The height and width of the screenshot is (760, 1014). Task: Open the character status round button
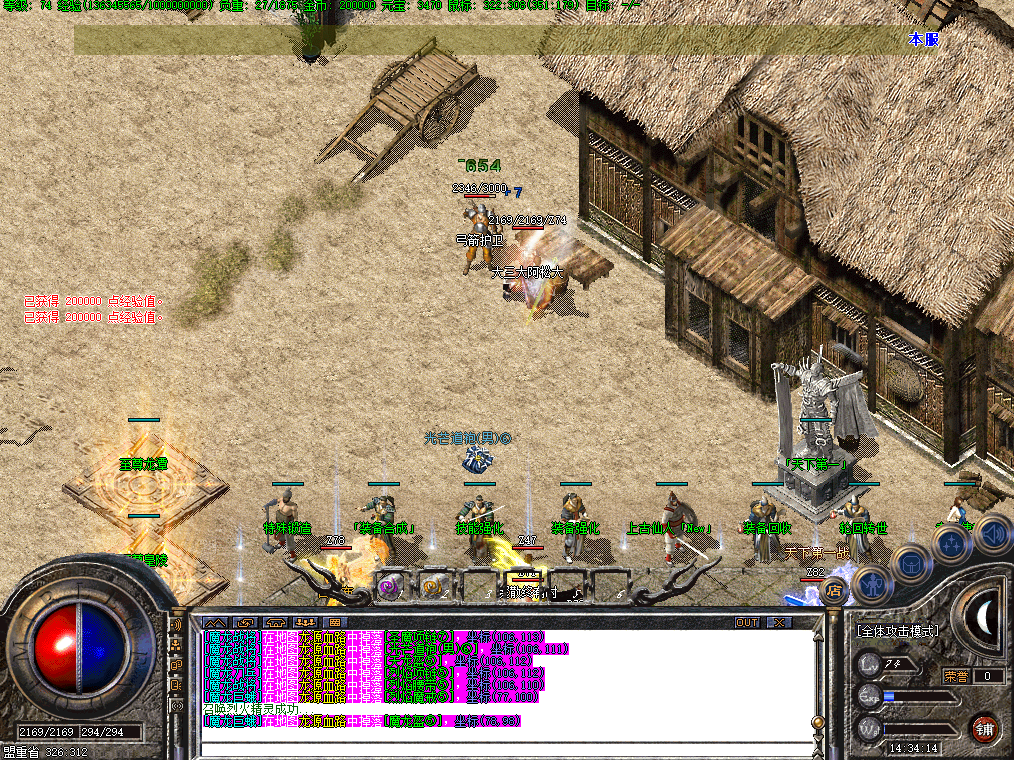pos(871,582)
